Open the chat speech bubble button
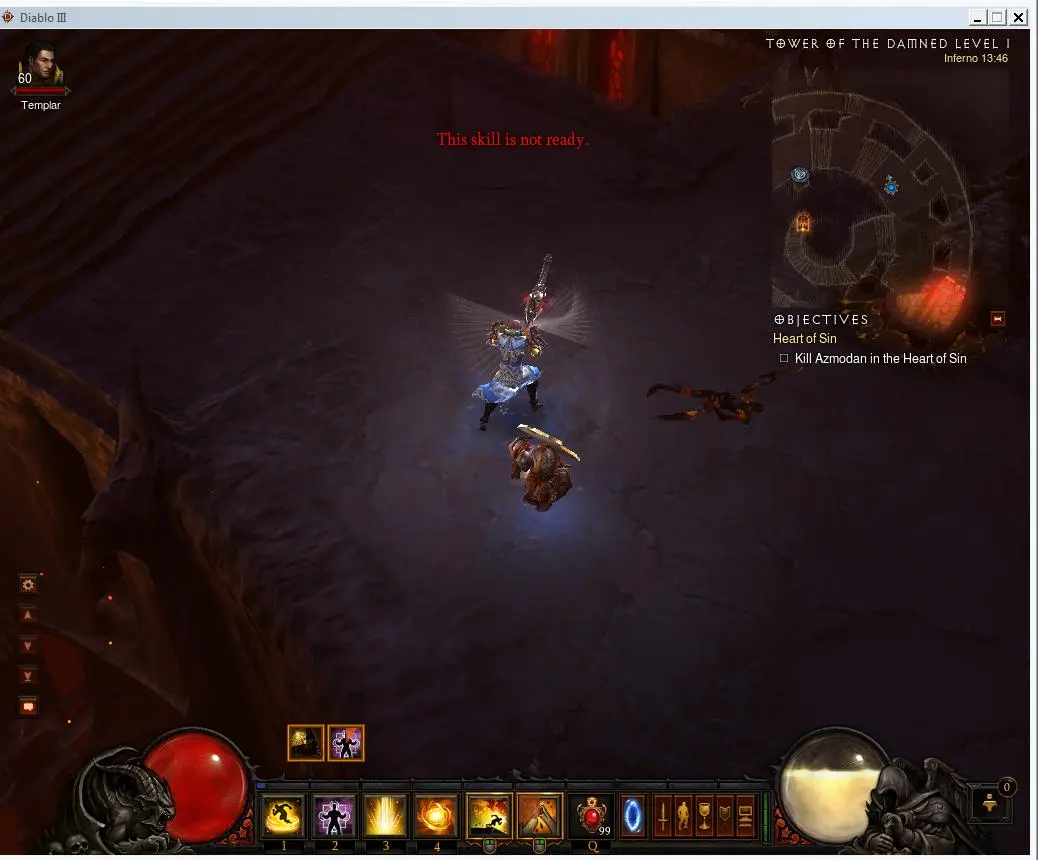Image resolution: width=1038 pixels, height=860 pixels. point(28,707)
